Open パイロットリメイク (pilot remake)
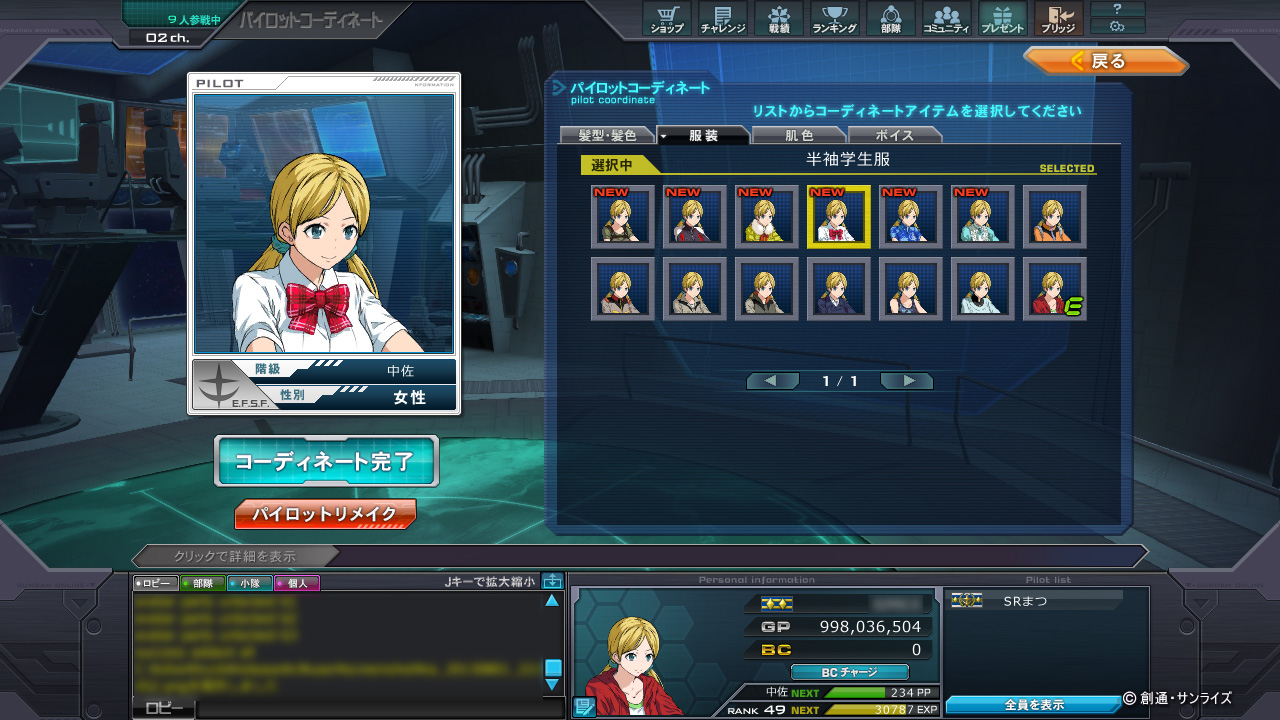Viewport: 1280px width, 720px height. [325, 515]
